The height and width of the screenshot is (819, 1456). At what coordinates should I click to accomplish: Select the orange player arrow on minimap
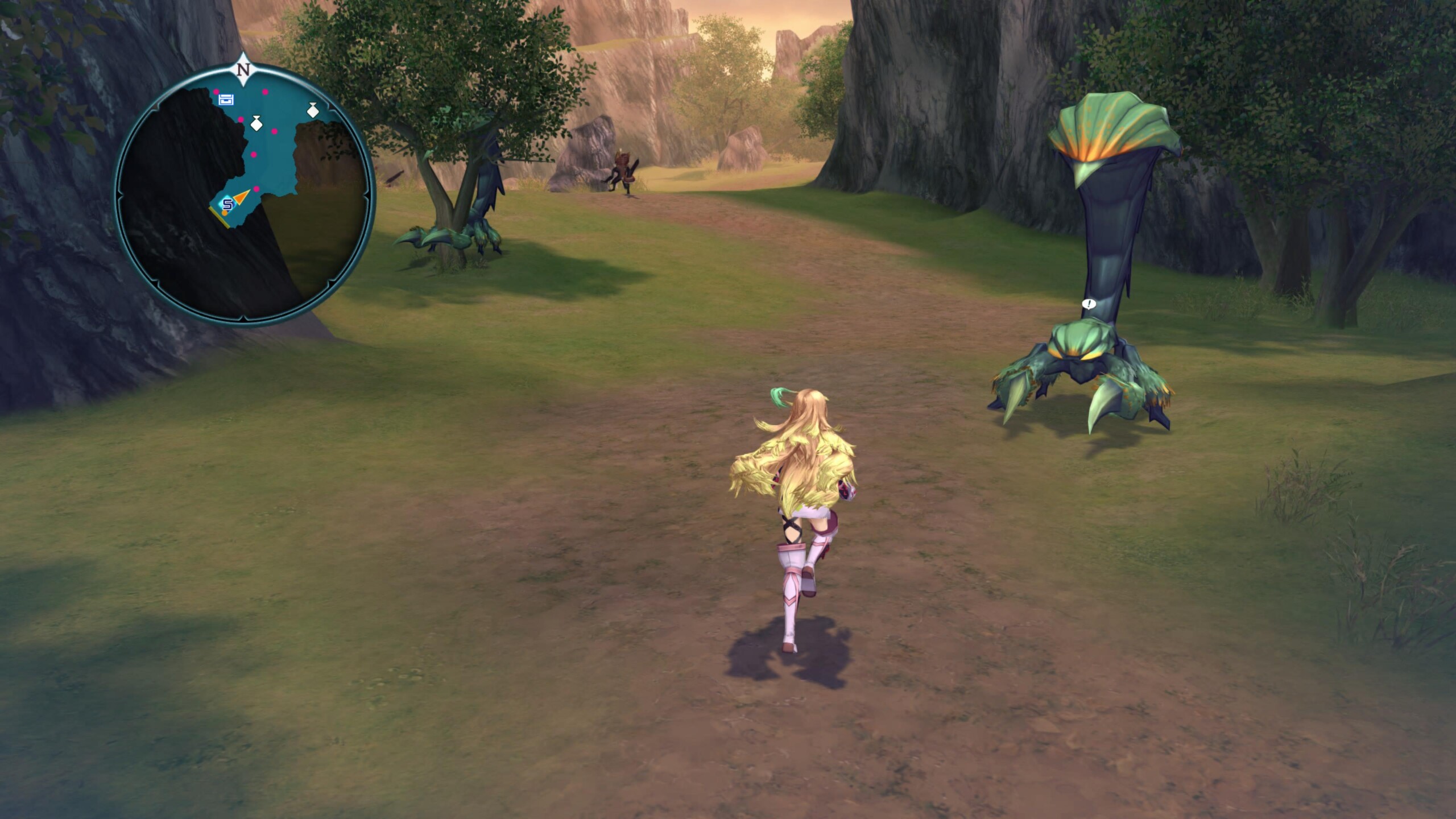coord(242,197)
